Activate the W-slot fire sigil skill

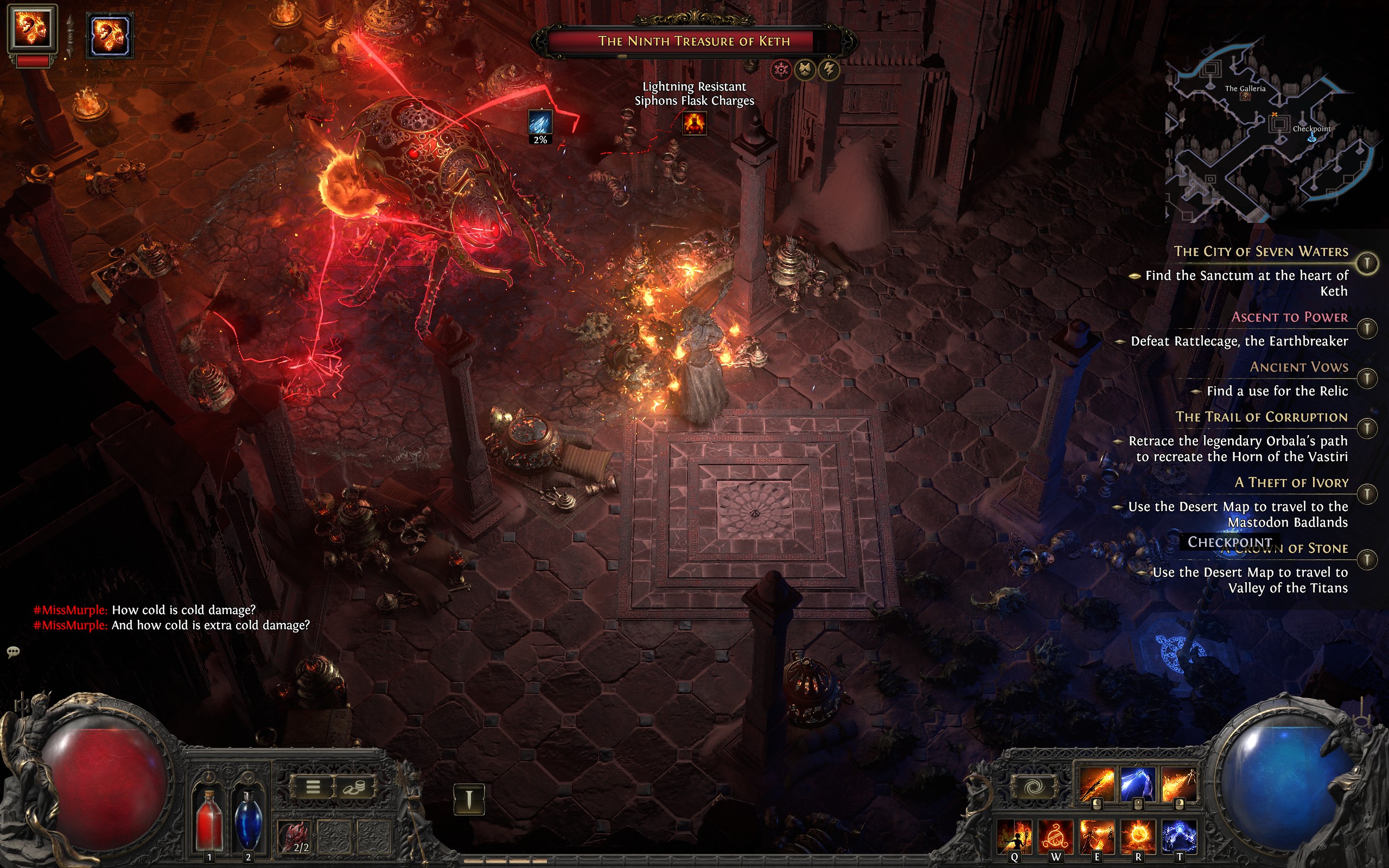1056,837
